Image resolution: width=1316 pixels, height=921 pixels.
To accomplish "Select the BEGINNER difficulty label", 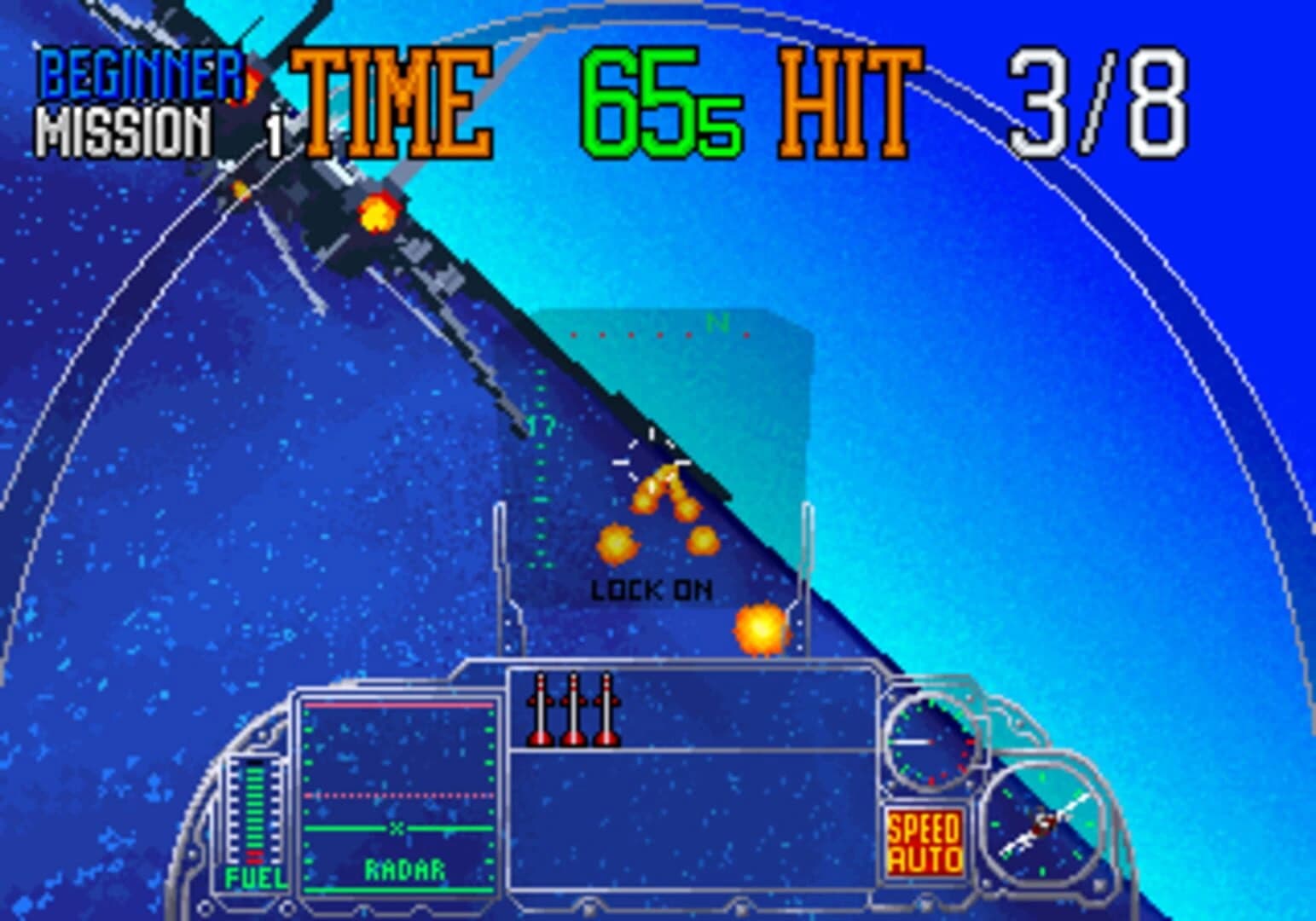I will [136, 72].
